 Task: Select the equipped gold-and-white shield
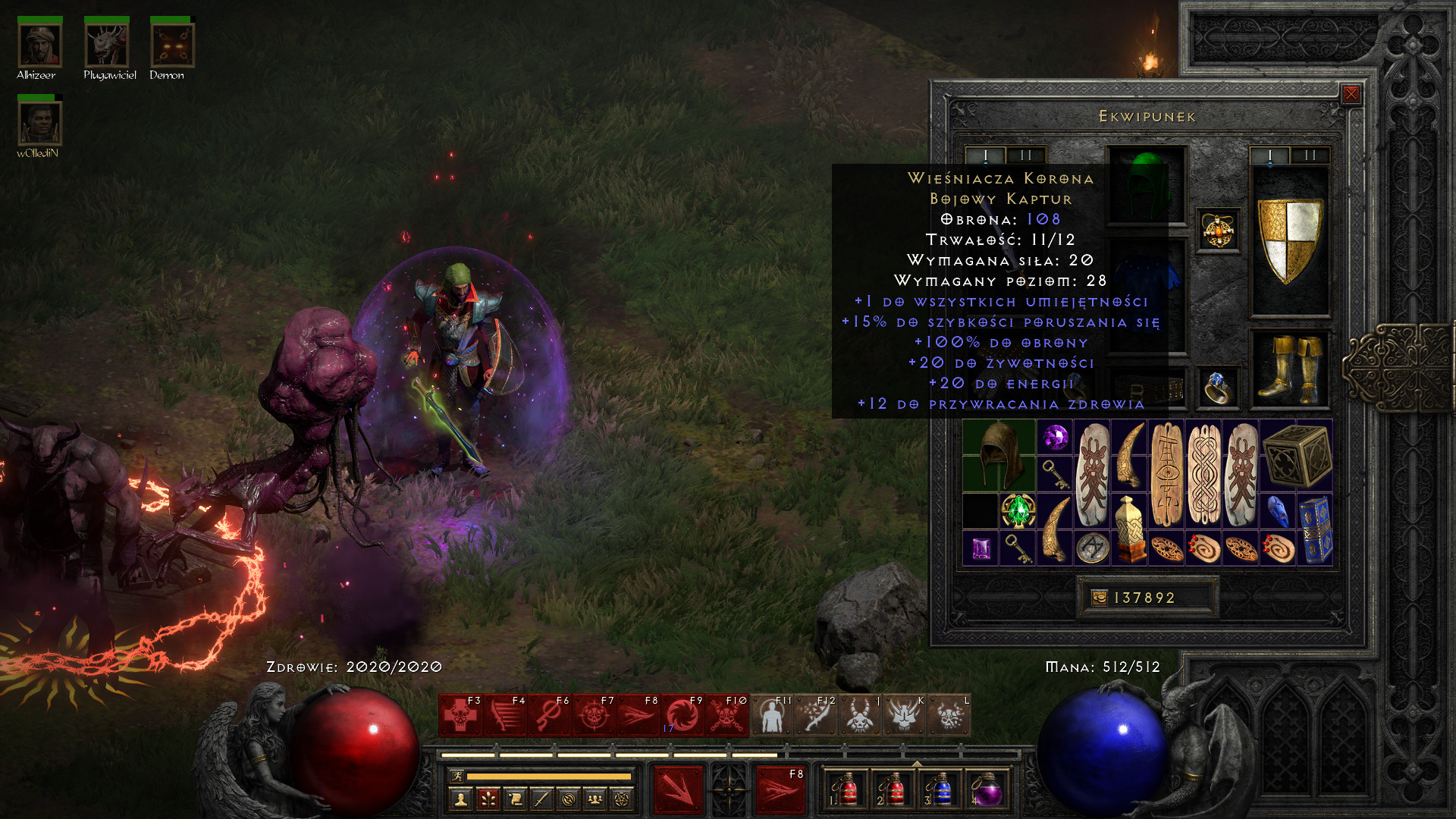point(1289,240)
